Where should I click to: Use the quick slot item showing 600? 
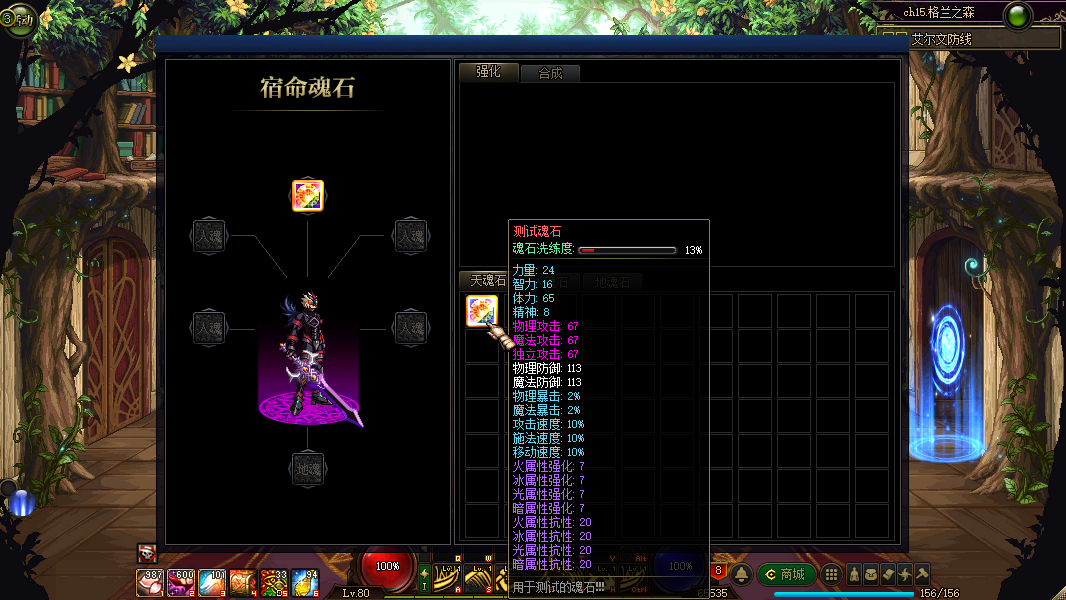point(181,581)
